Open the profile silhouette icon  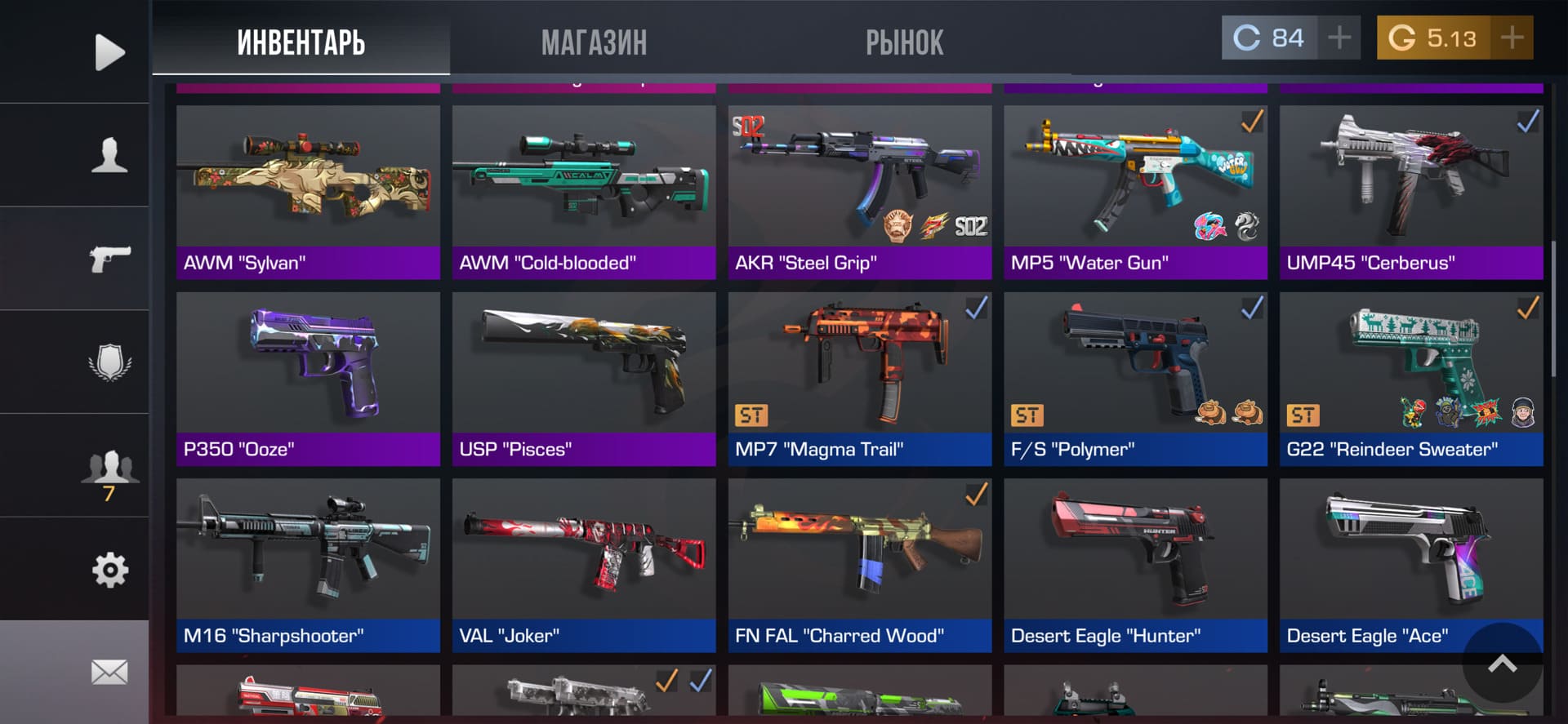pos(109,155)
